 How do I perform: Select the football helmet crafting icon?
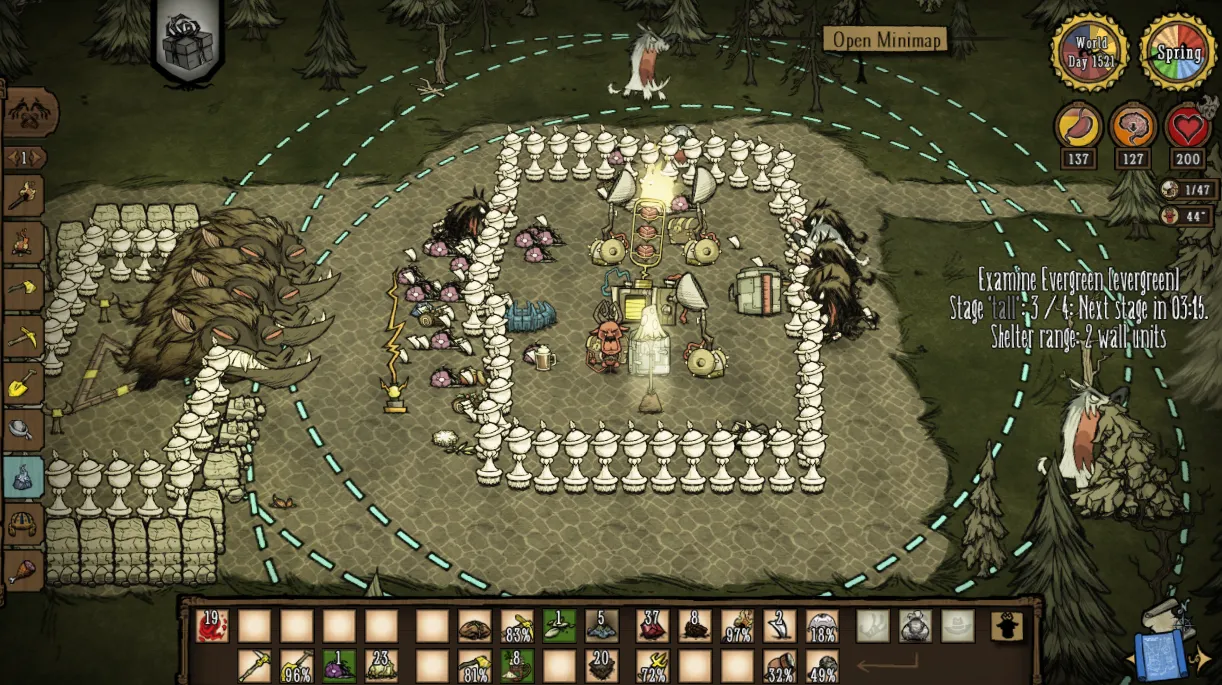click(x=23, y=523)
